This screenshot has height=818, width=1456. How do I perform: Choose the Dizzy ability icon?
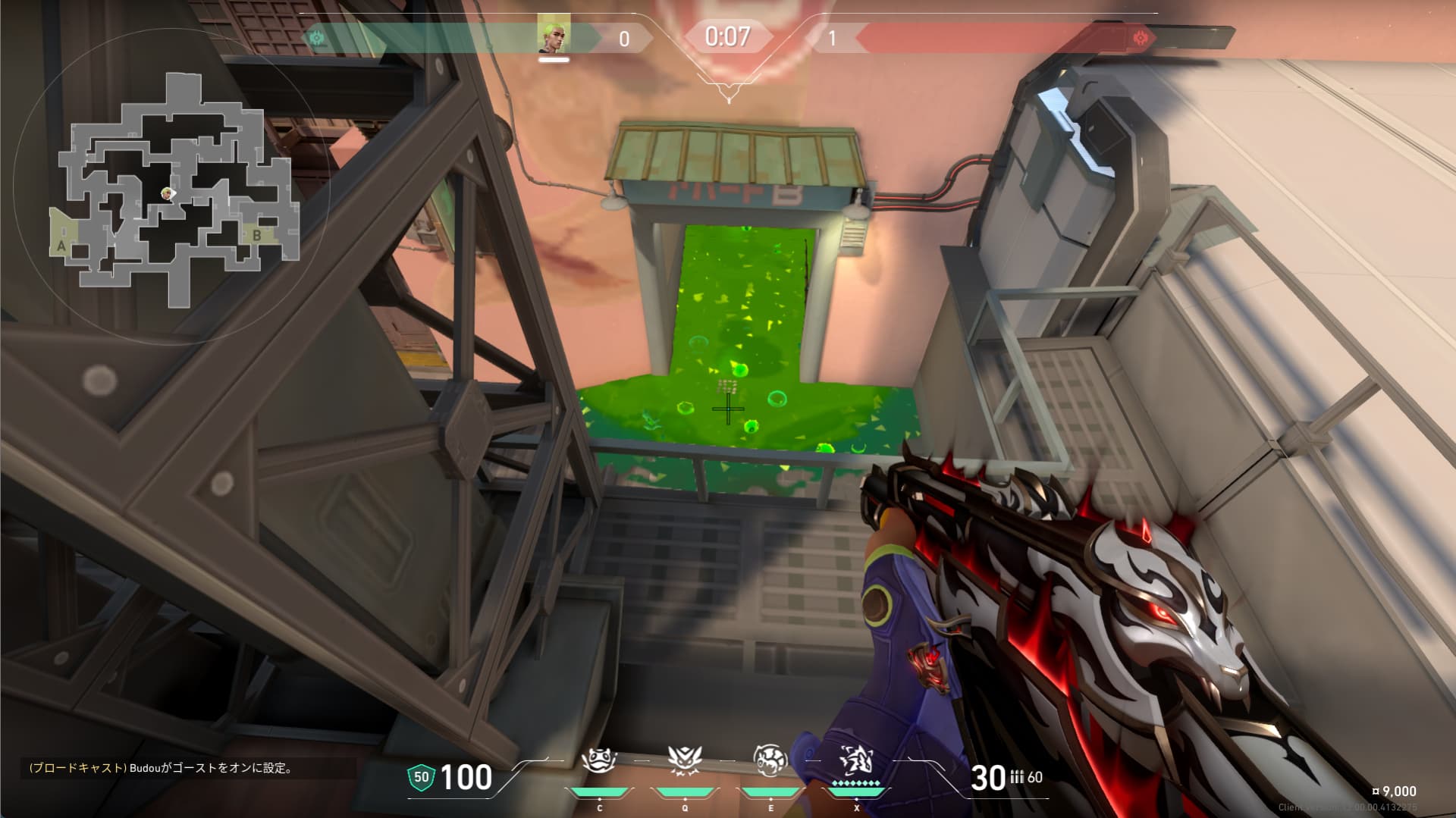(x=770, y=760)
